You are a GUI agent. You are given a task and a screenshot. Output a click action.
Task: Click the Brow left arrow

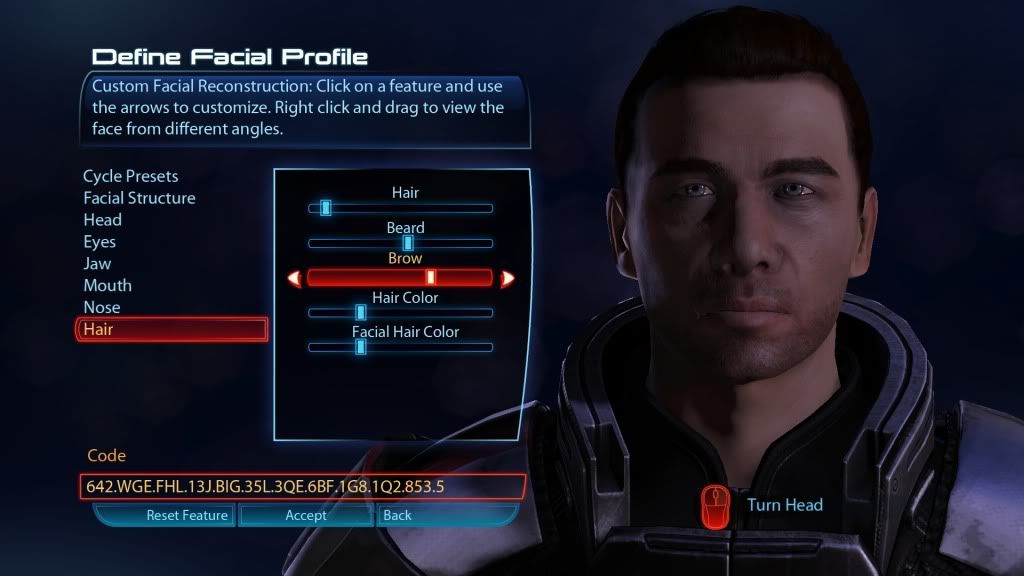(294, 278)
